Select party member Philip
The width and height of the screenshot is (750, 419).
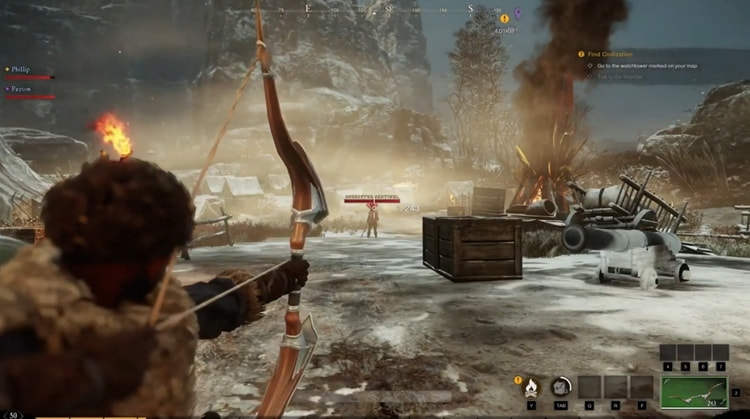21,69
